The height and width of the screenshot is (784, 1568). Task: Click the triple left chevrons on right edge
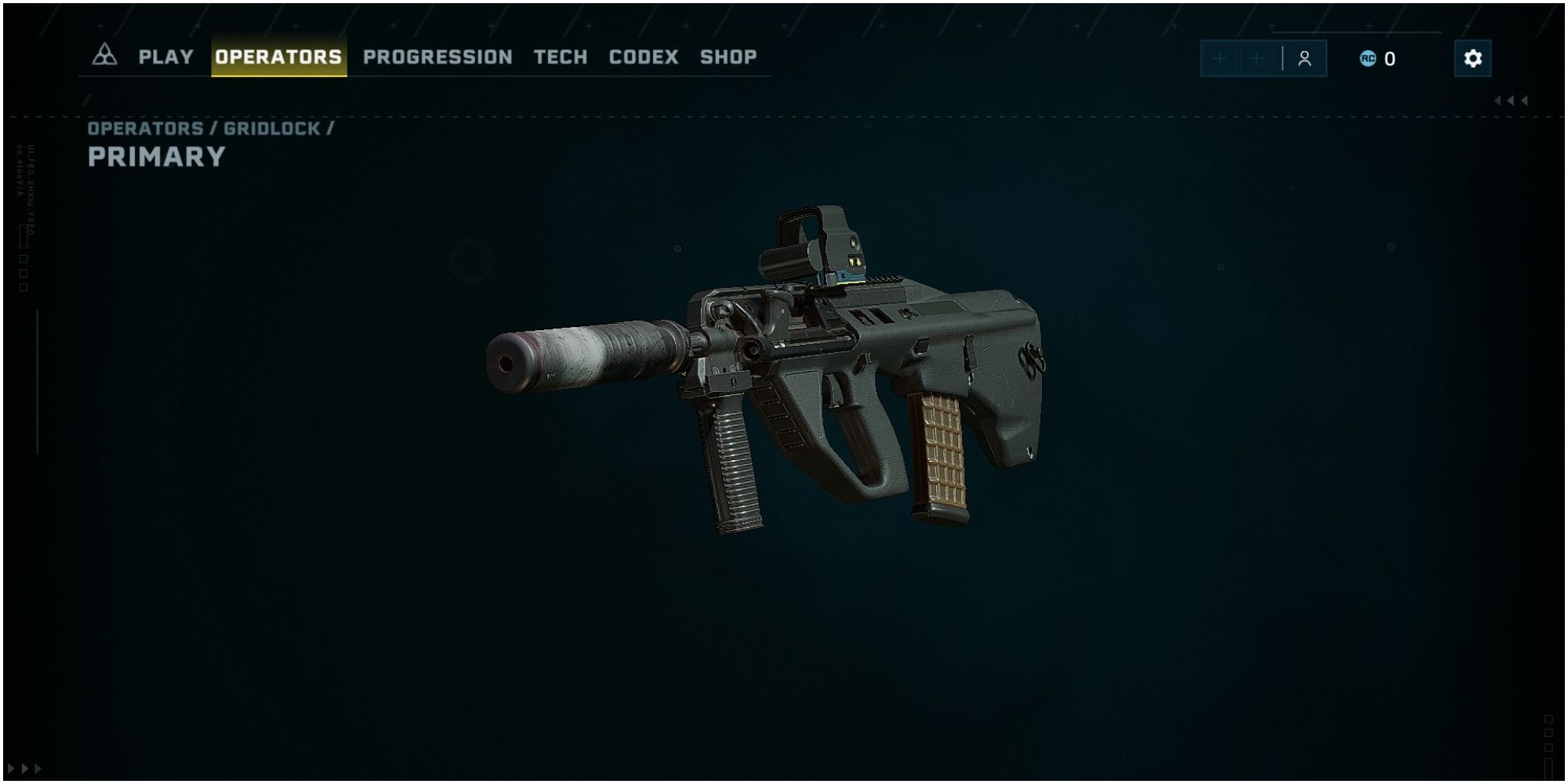coord(1512,100)
